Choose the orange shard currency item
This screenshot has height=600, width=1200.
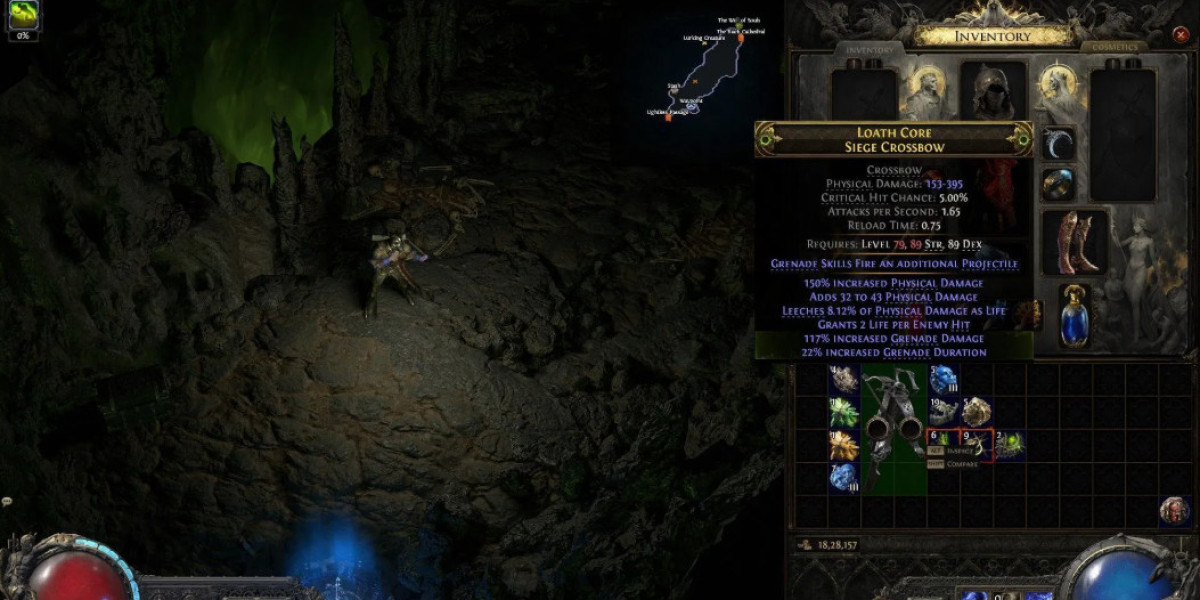point(845,445)
